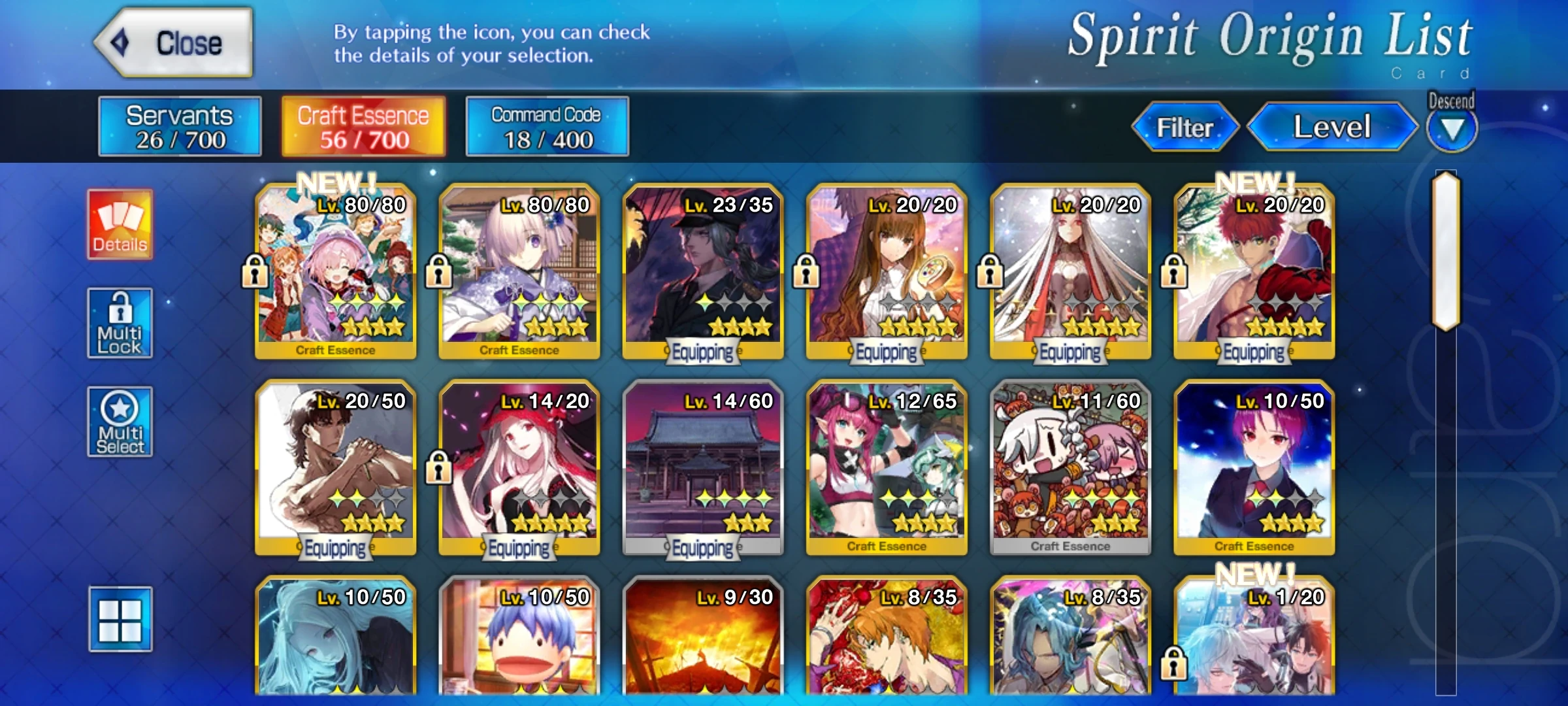Toggle Descend sort order arrow

pyautogui.click(x=1451, y=129)
